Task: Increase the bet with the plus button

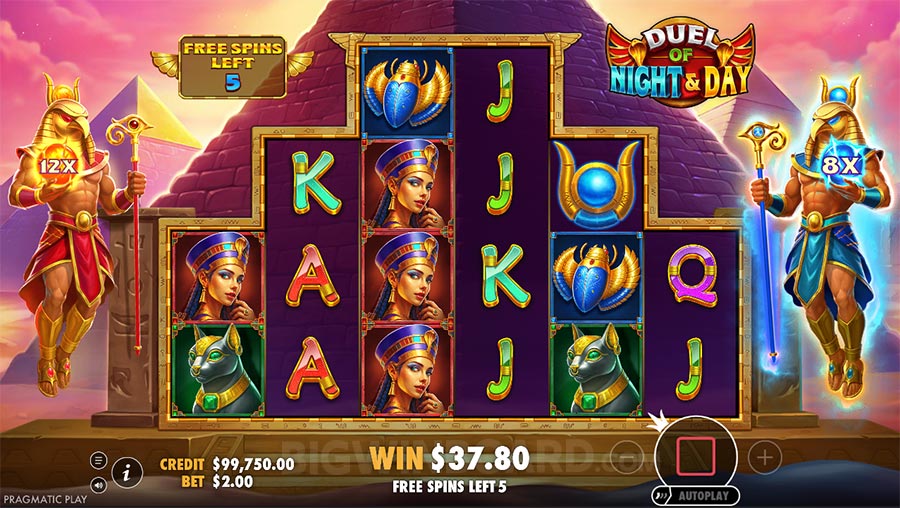Action: point(764,457)
